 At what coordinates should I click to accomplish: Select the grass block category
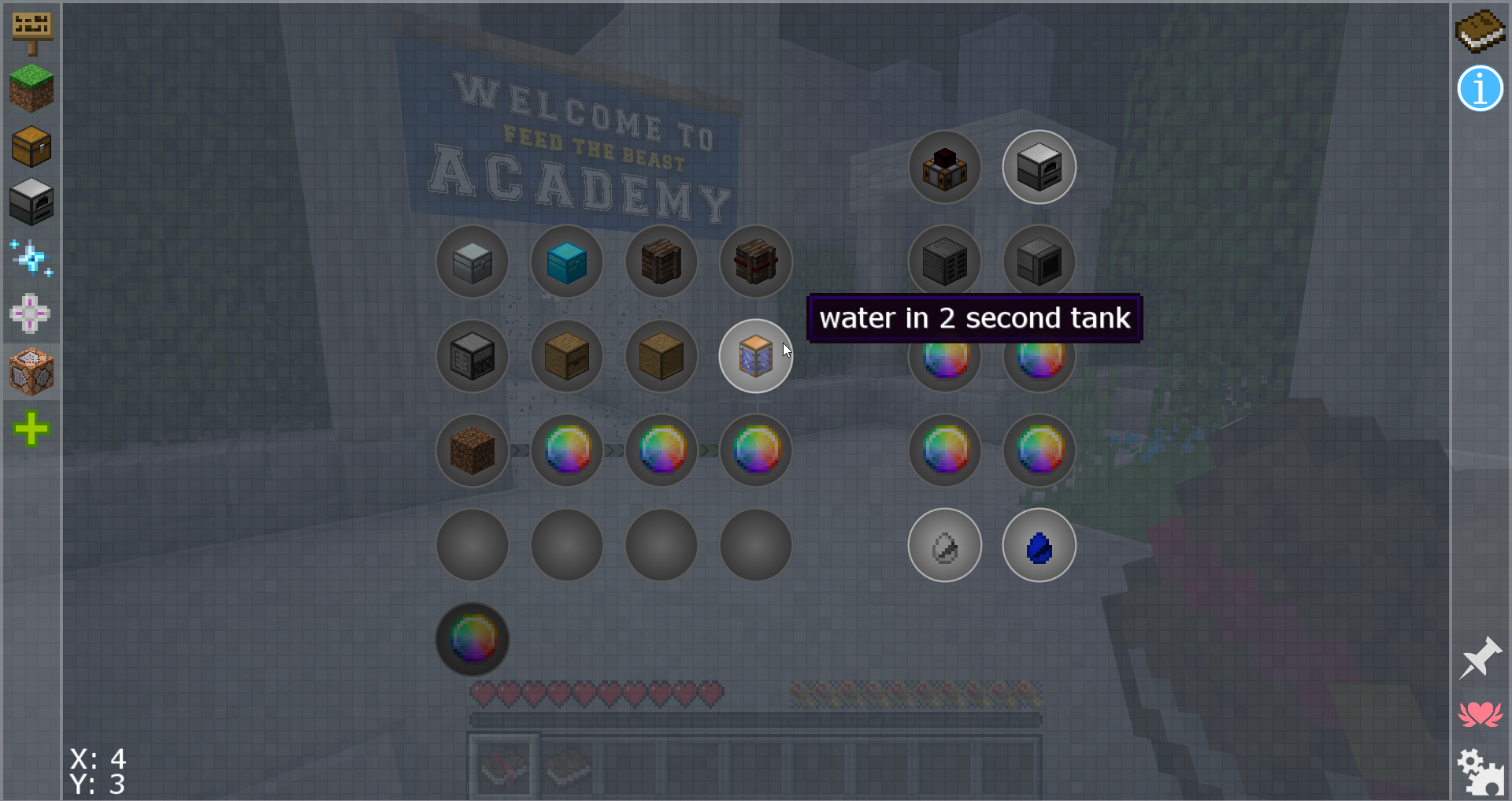coord(31,88)
